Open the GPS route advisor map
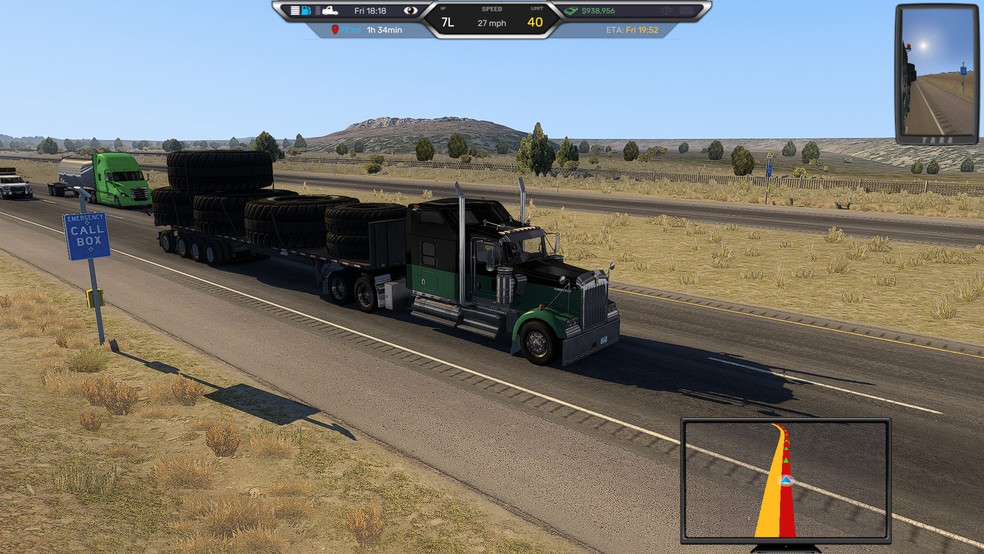984x554 pixels. (x=786, y=480)
